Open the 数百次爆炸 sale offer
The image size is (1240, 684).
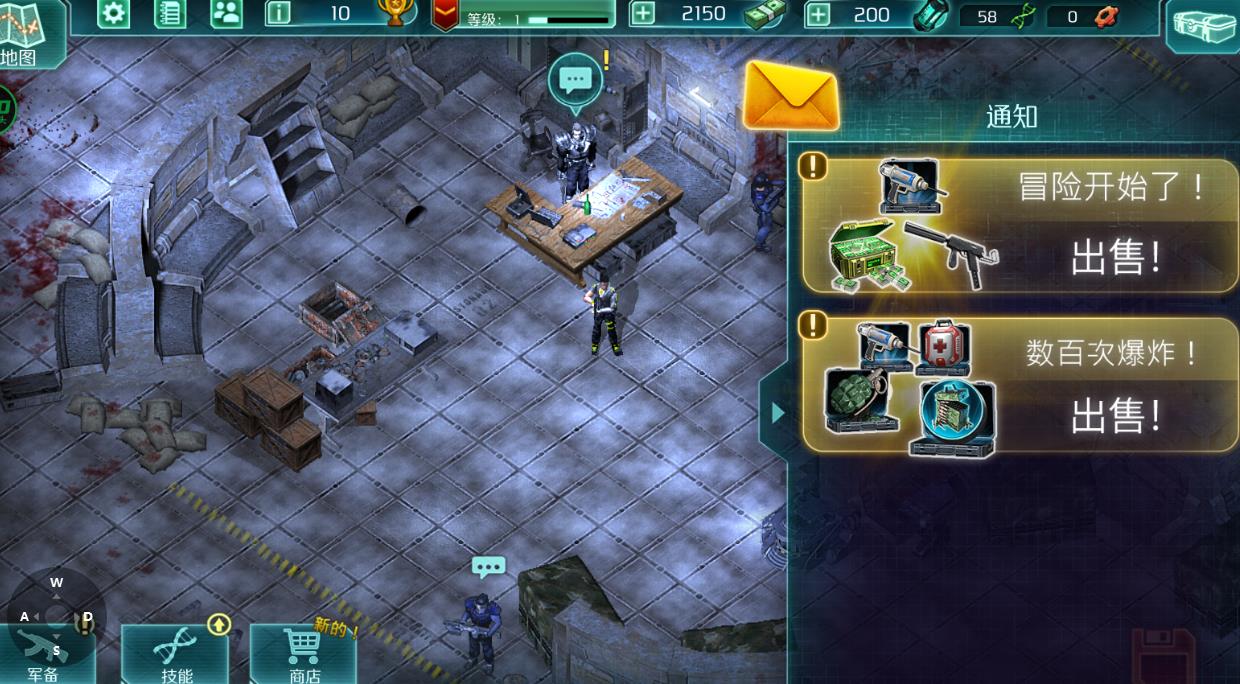pyautogui.click(x=1020, y=386)
